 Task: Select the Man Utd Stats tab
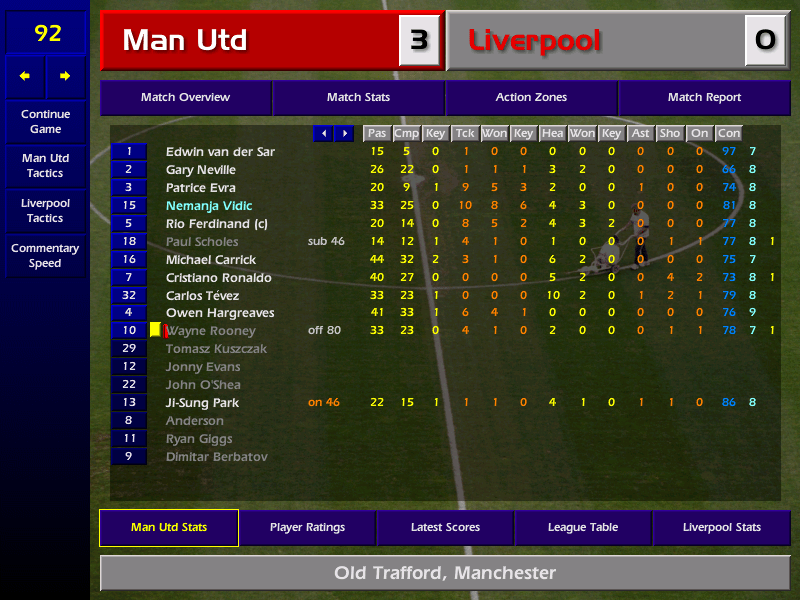169,527
